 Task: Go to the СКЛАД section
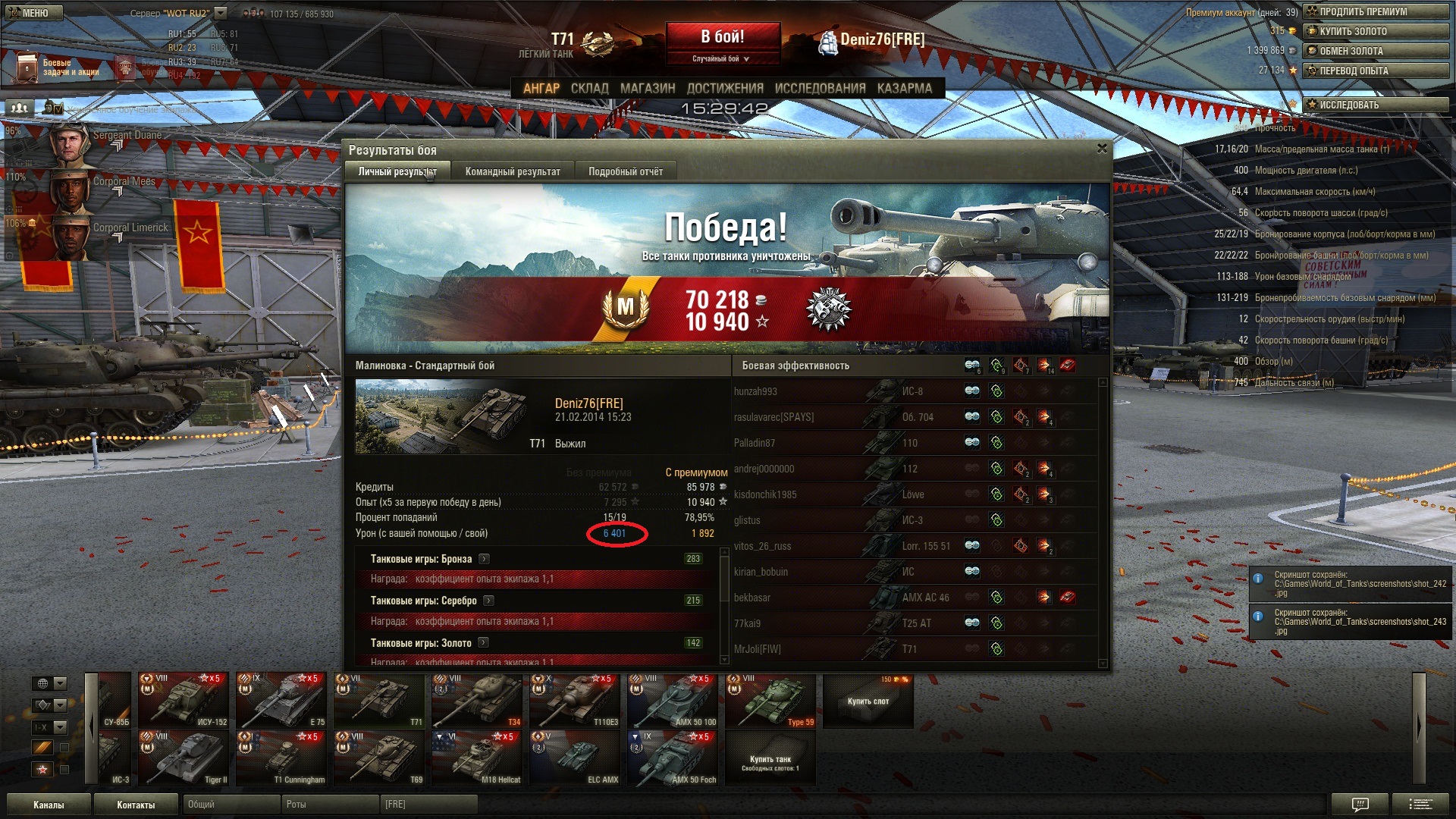pyautogui.click(x=589, y=88)
